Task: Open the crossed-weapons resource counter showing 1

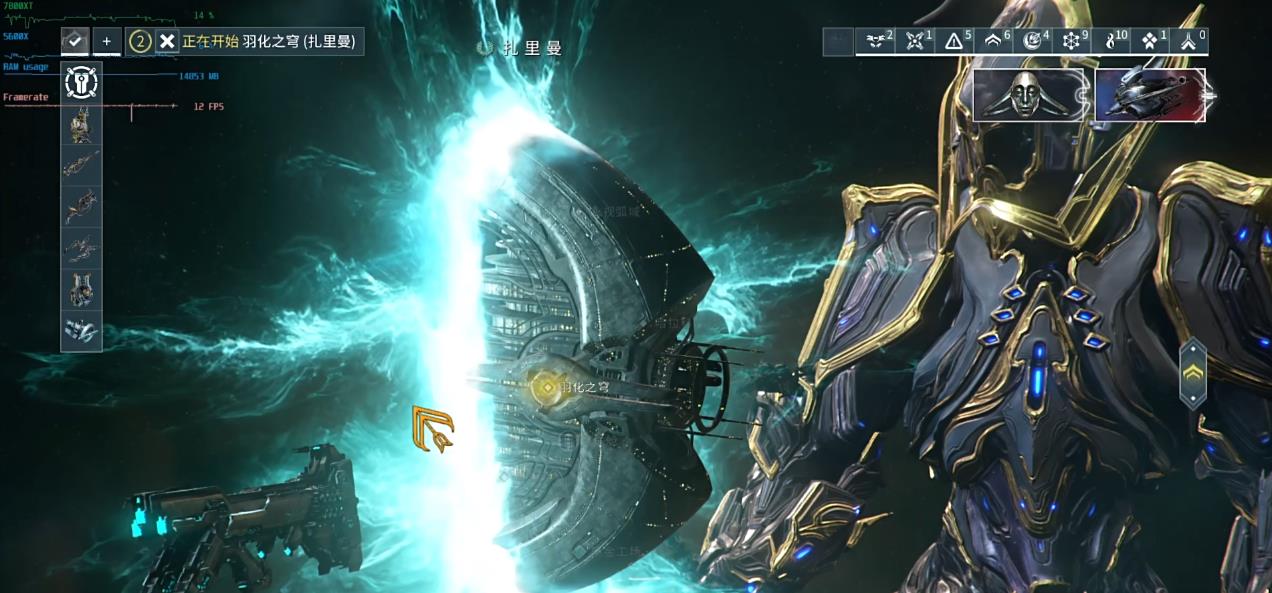Action: (915, 41)
